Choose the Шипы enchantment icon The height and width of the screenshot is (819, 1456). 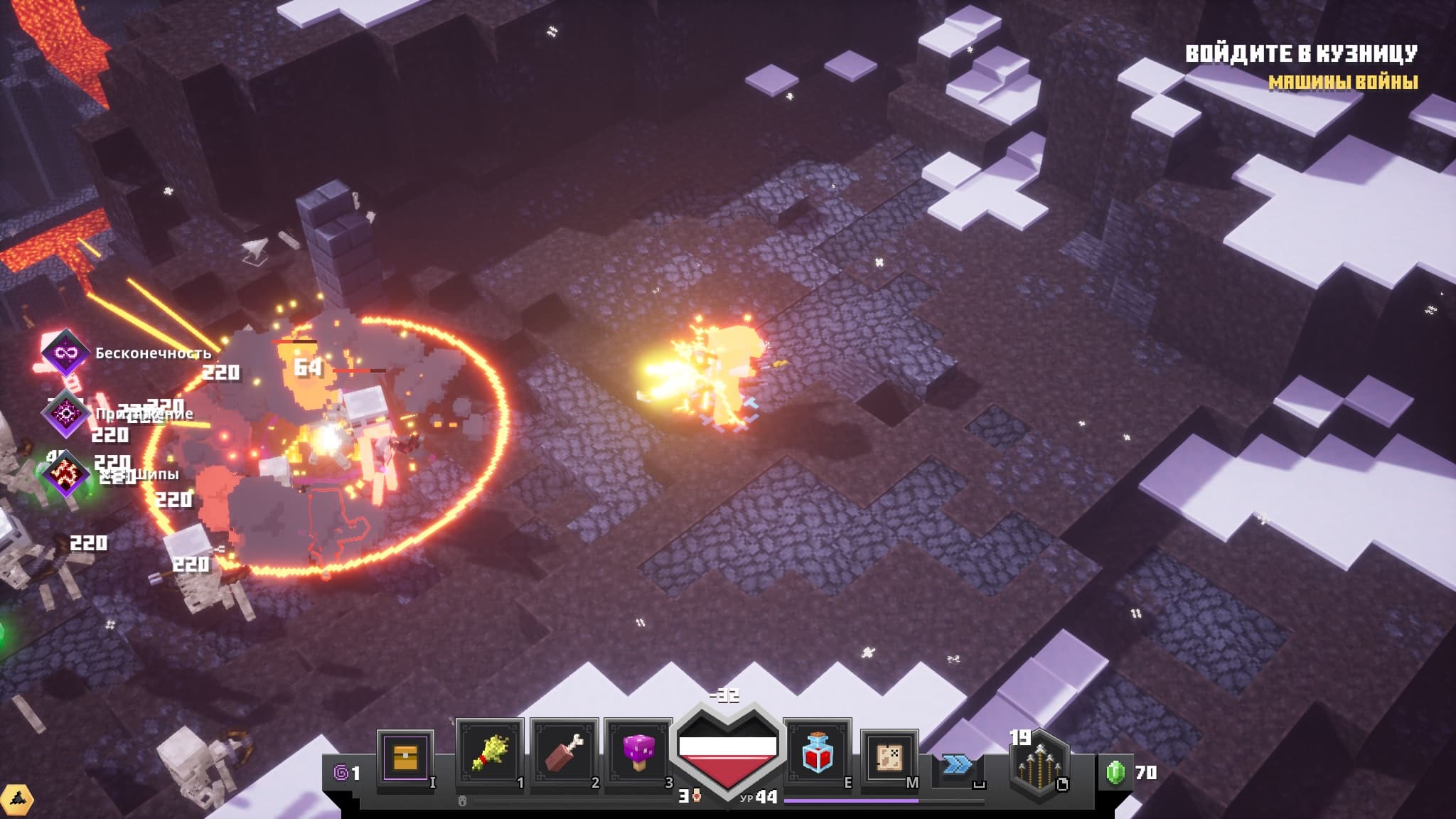pyautogui.click(x=65, y=473)
